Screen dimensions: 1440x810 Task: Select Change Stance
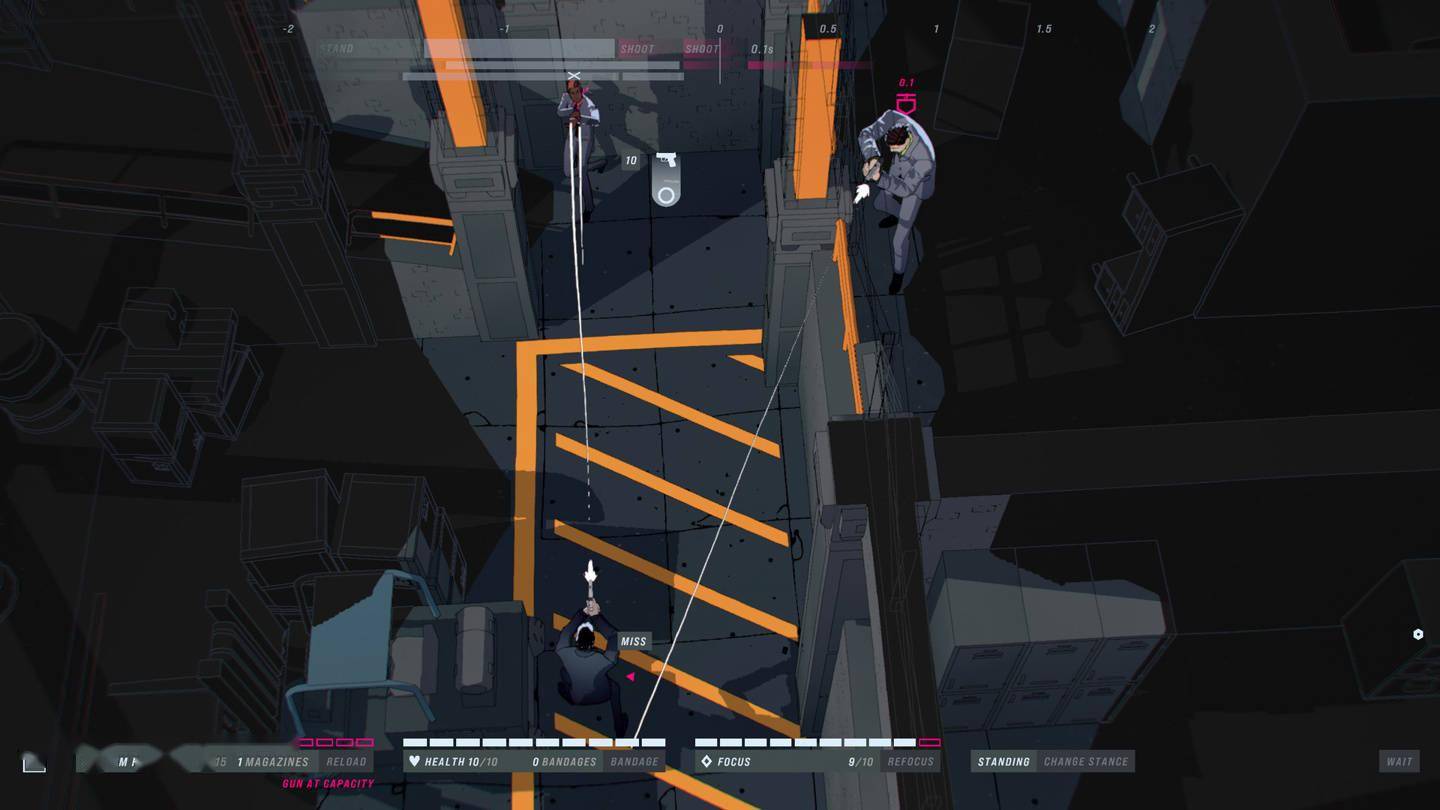[x=1085, y=762]
